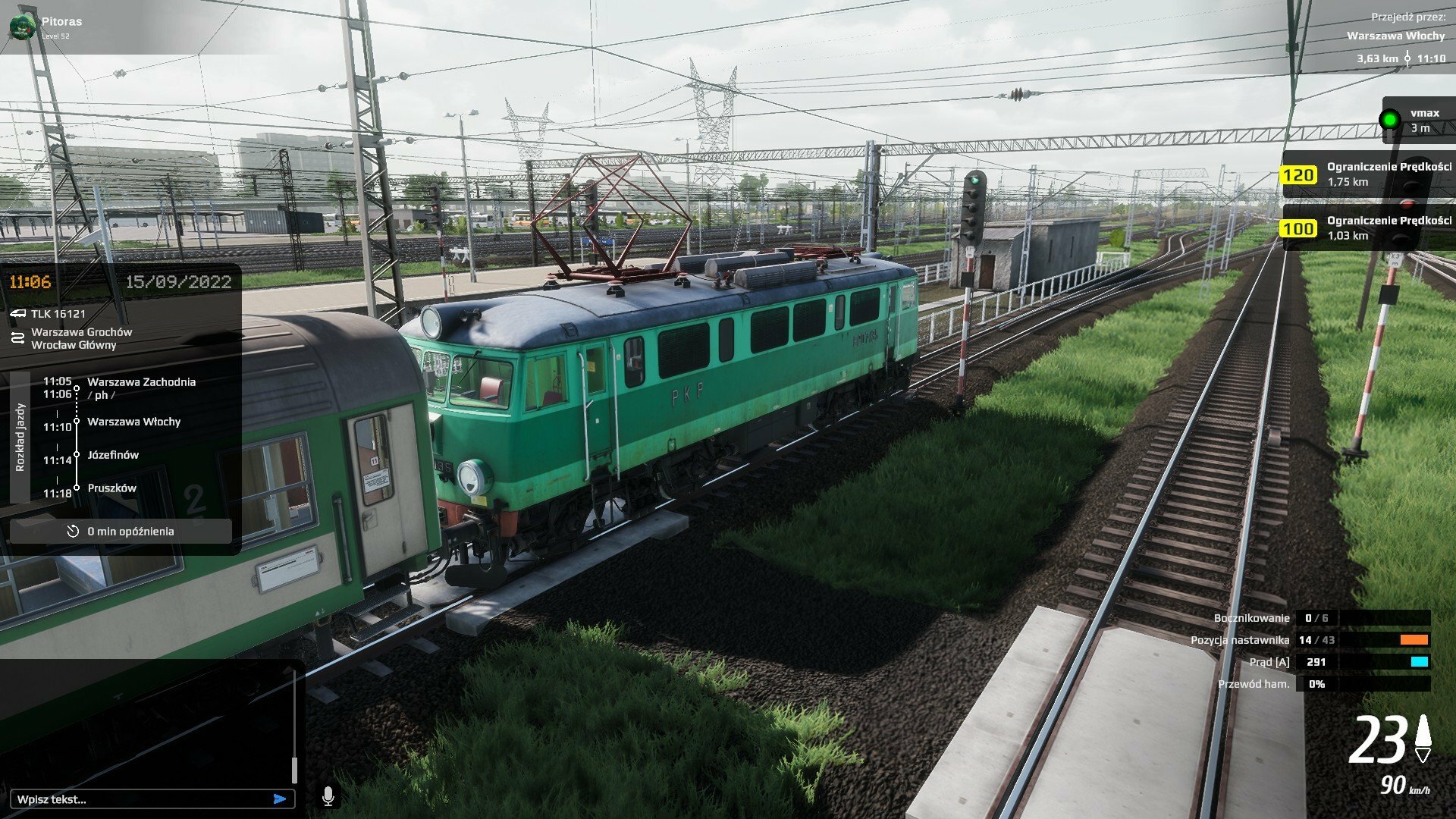Select the Józefinów timetable stop
Viewport: 1456px width, 819px height.
[x=113, y=455]
